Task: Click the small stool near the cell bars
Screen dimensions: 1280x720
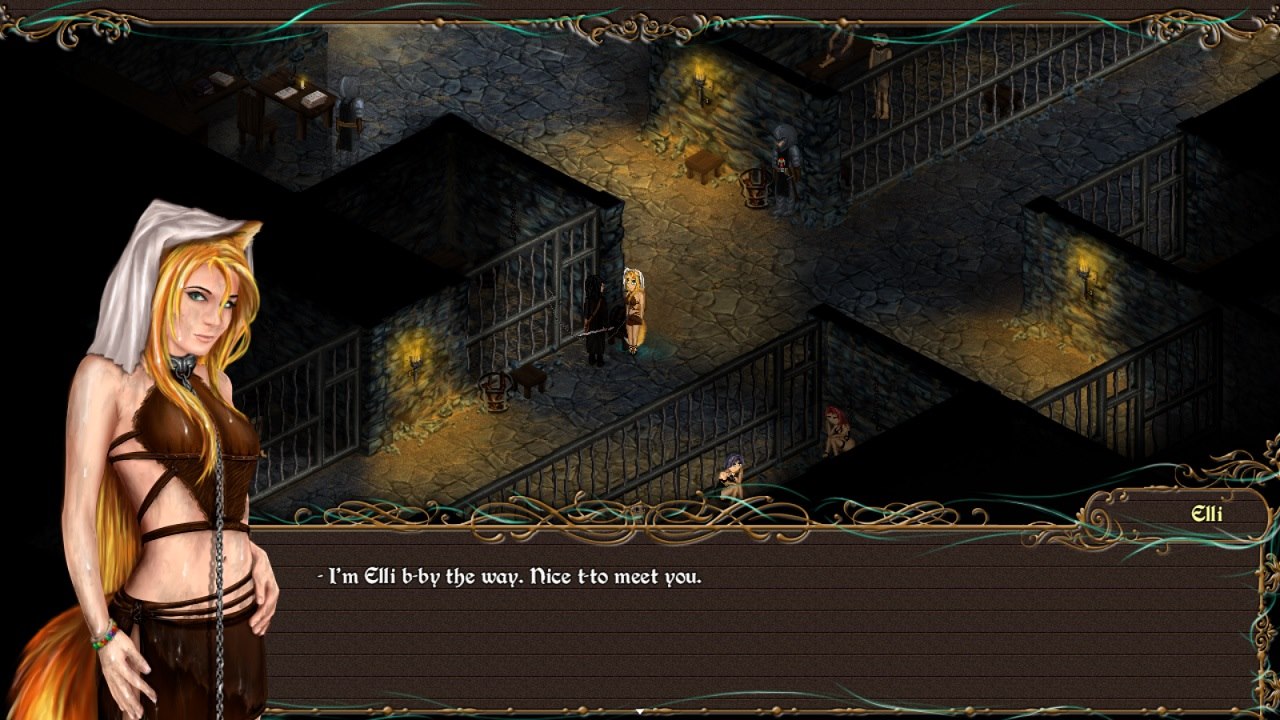Action: click(530, 378)
